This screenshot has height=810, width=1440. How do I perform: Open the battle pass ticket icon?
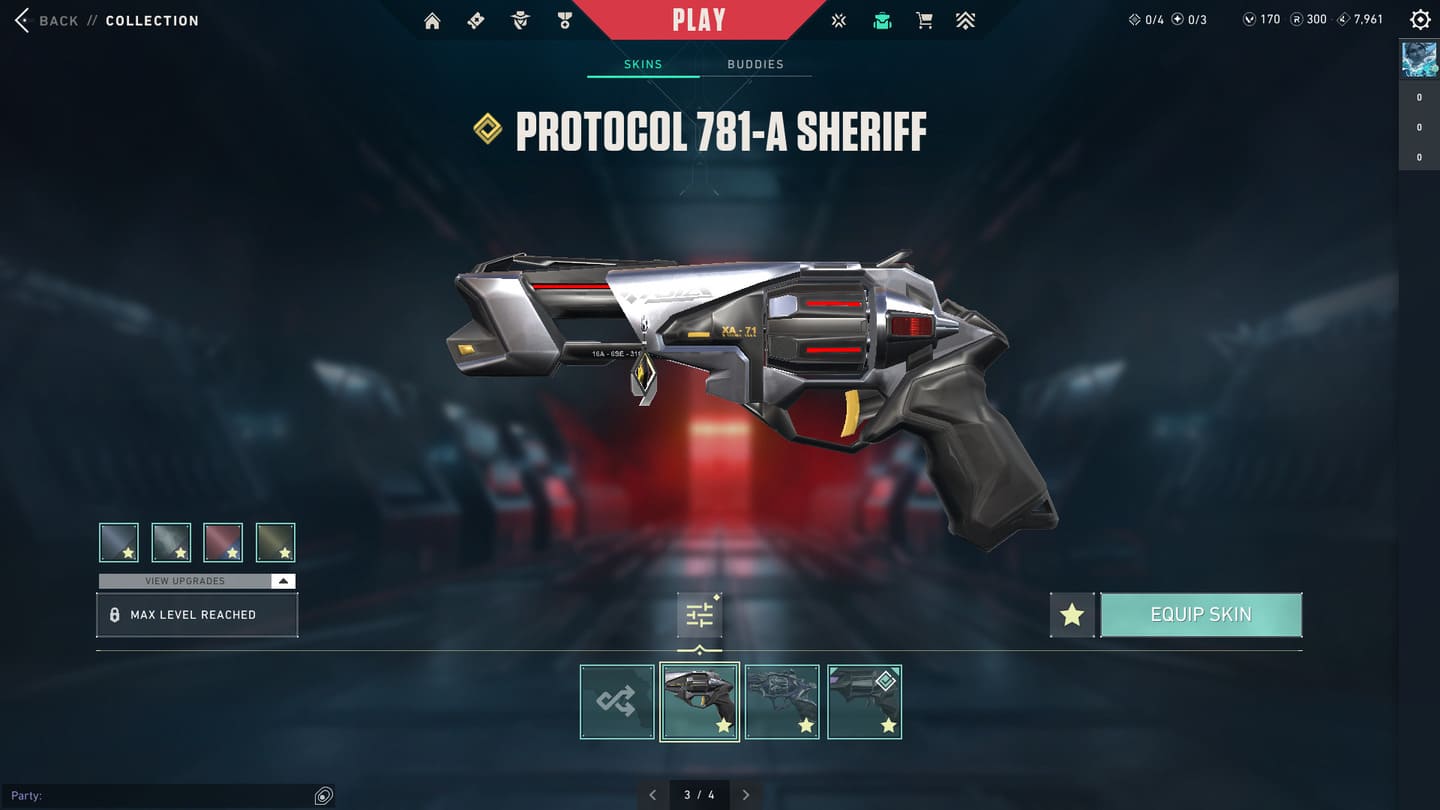click(476, 21)
